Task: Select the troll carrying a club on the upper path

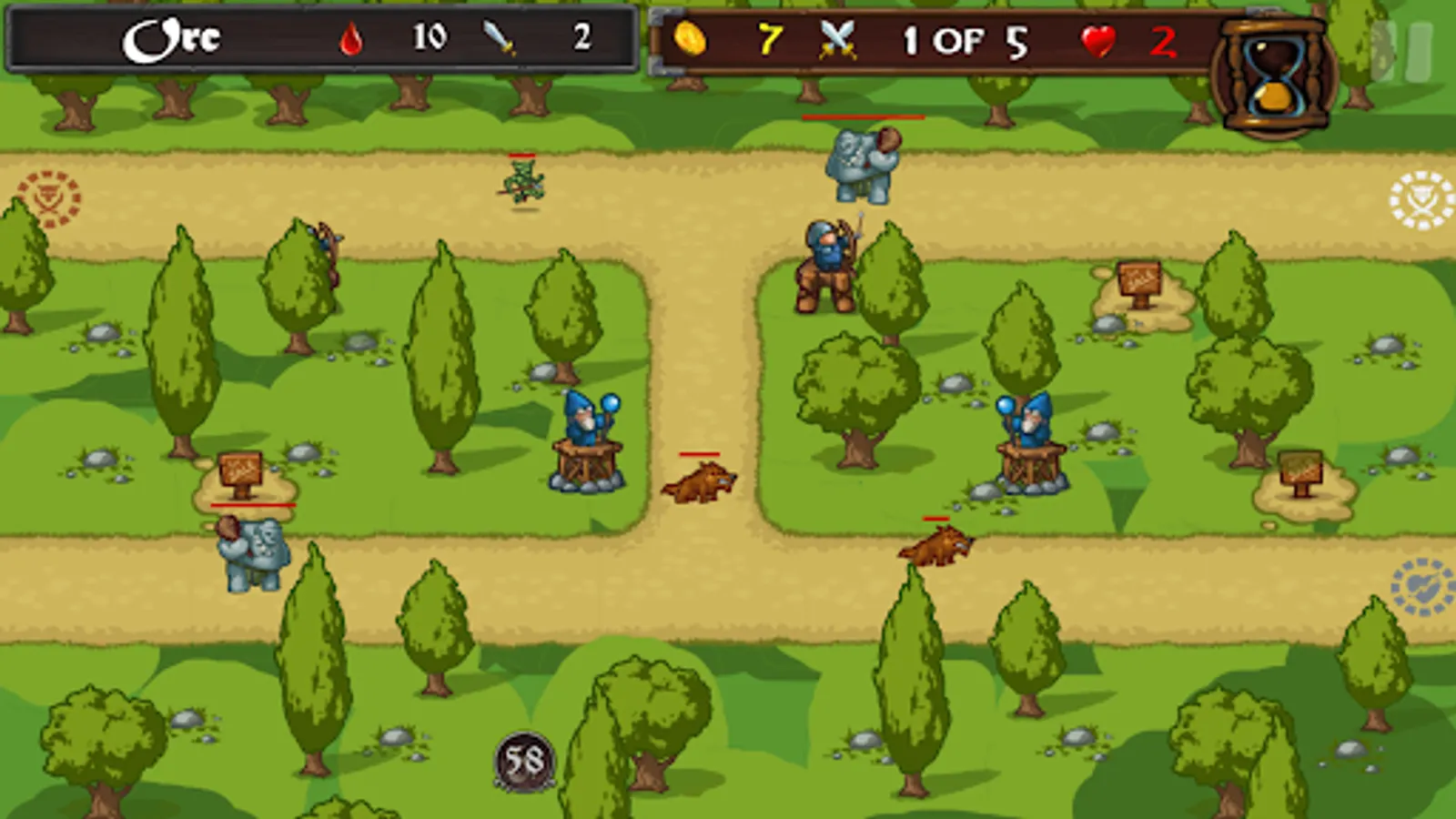Action: click(x=858, y=164)
